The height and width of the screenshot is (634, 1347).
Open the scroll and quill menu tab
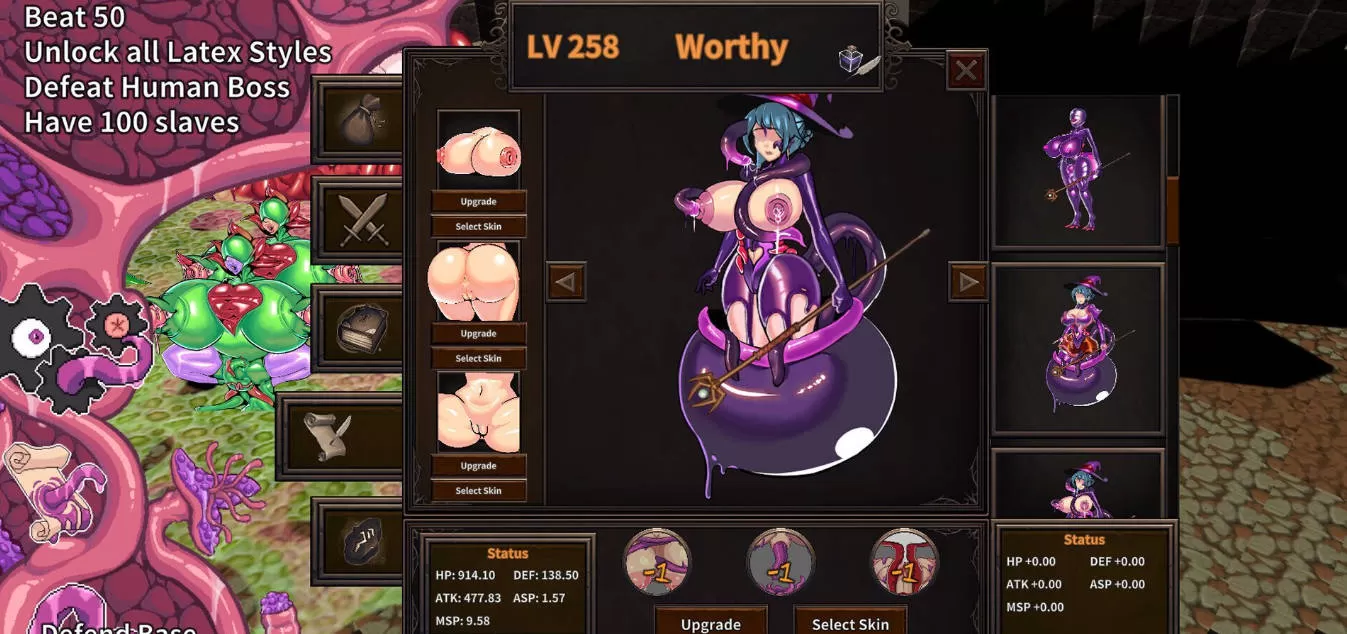tap(341, 436)
